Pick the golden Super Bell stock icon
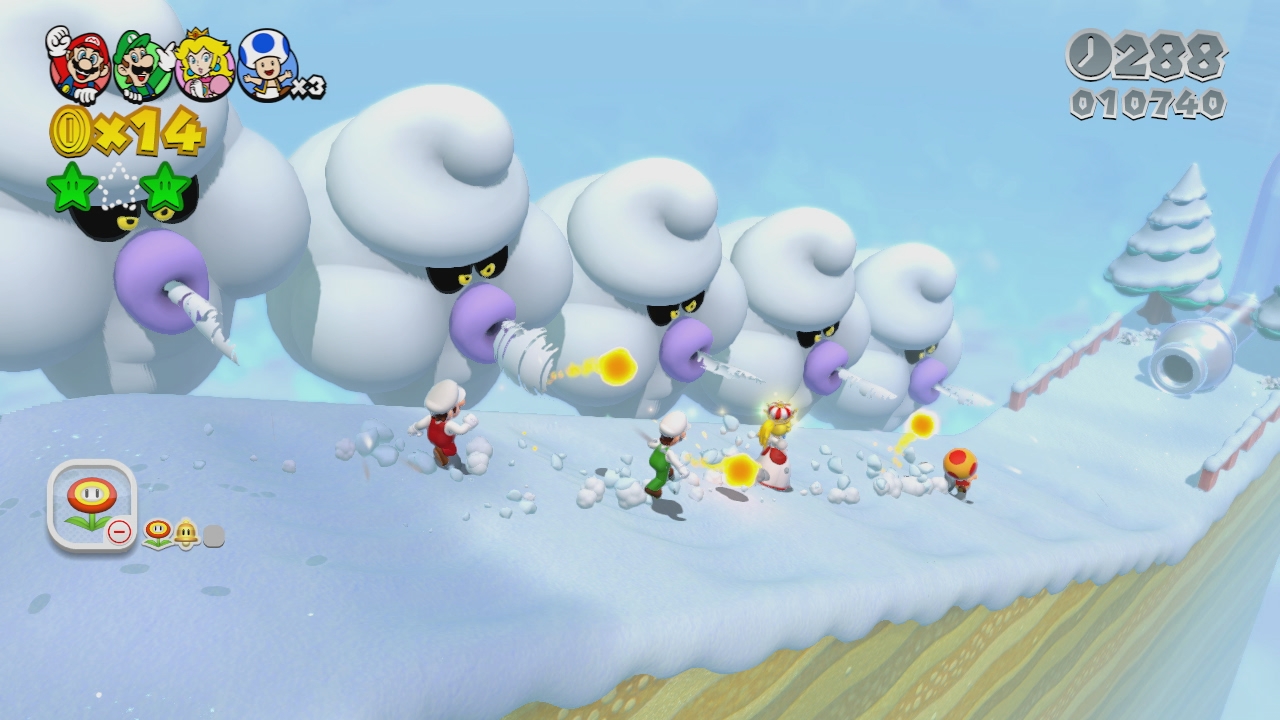The width and height of the screenshot is (1280, 720). (x=186, y=535)
